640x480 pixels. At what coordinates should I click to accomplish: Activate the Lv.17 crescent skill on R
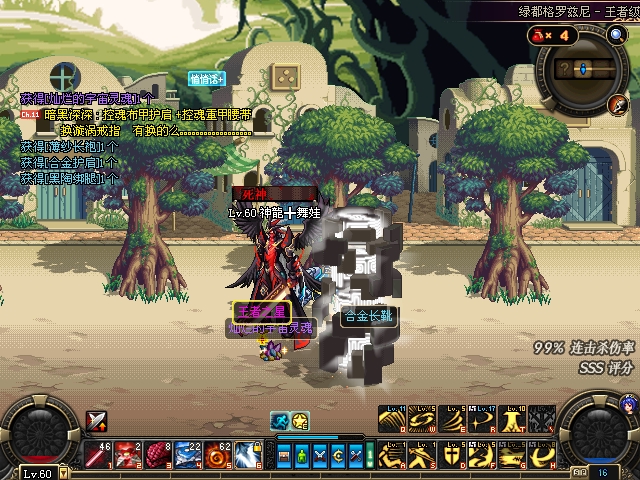tap(484, 420)
